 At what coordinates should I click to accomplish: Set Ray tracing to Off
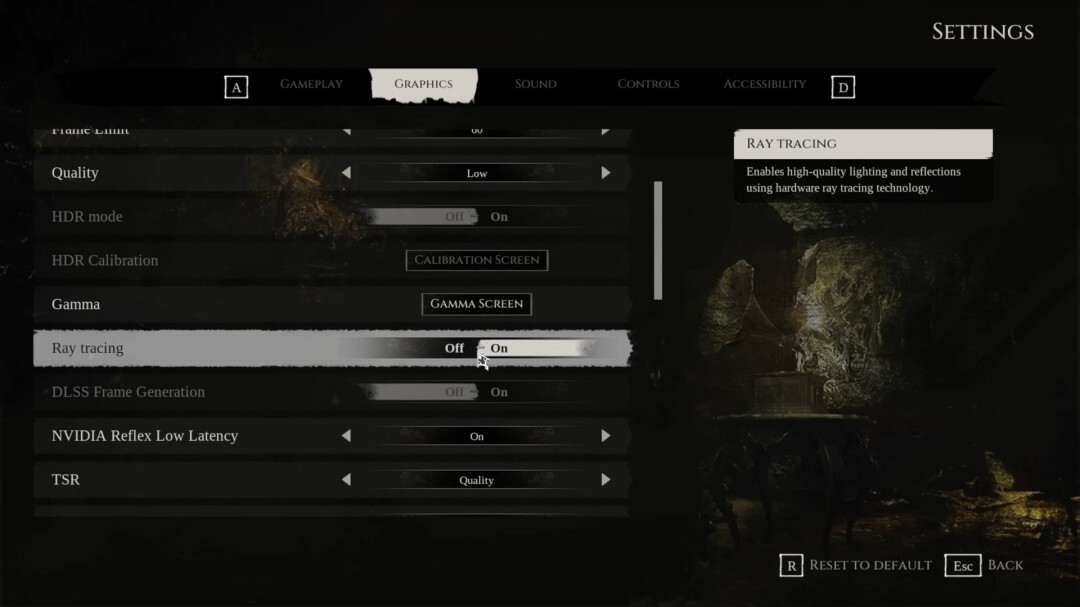(x=454, y=348)
